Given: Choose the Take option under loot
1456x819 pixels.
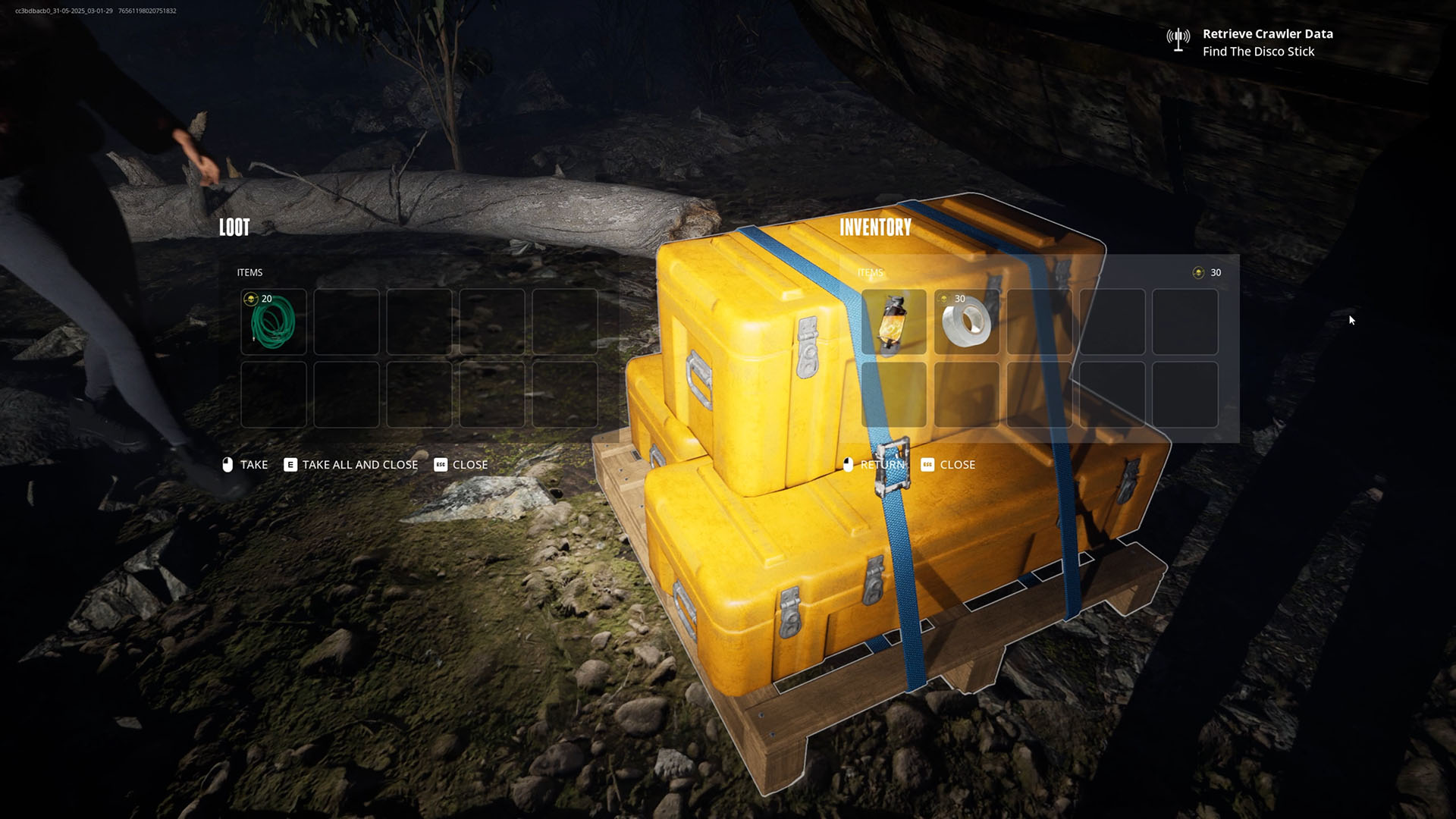Looking at the screenshot, I should click(x=245, y=465).
